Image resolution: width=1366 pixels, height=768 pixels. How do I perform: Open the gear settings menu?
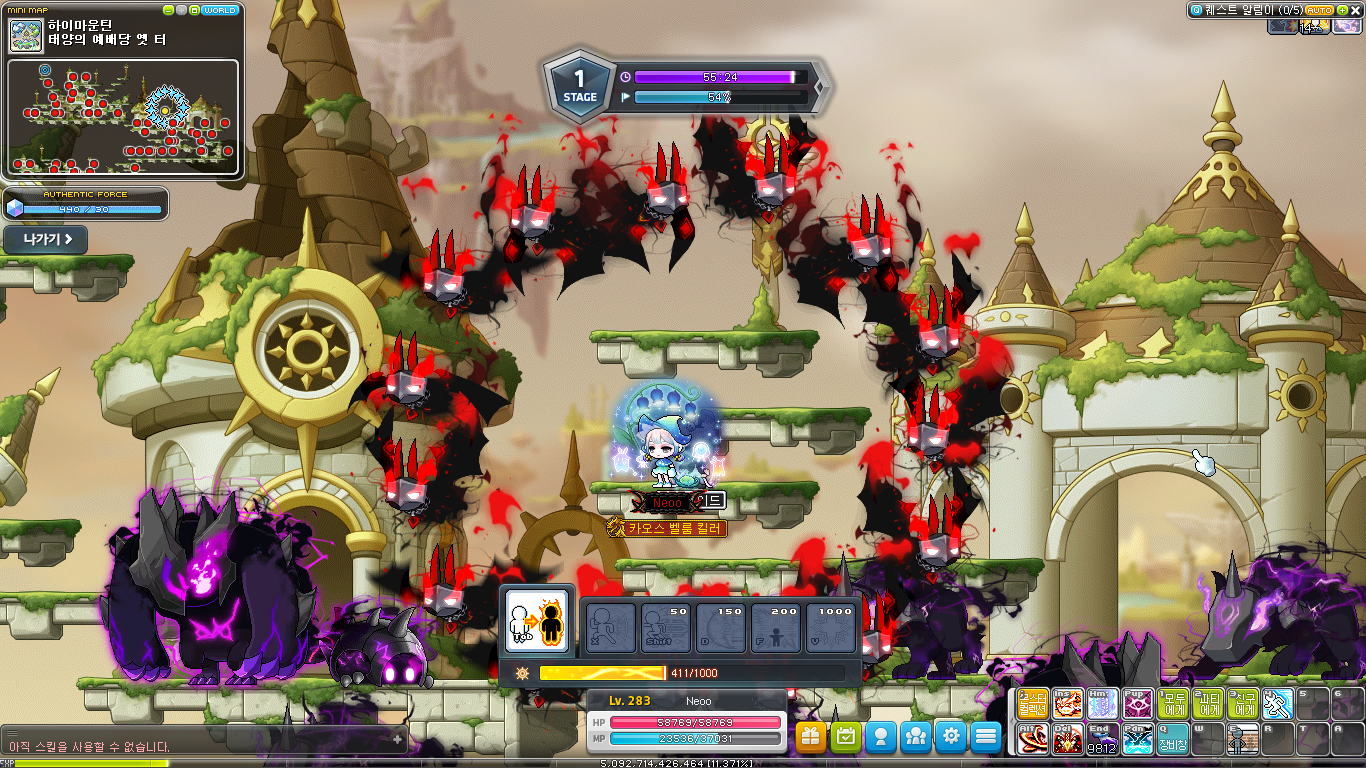pos(951,737)
